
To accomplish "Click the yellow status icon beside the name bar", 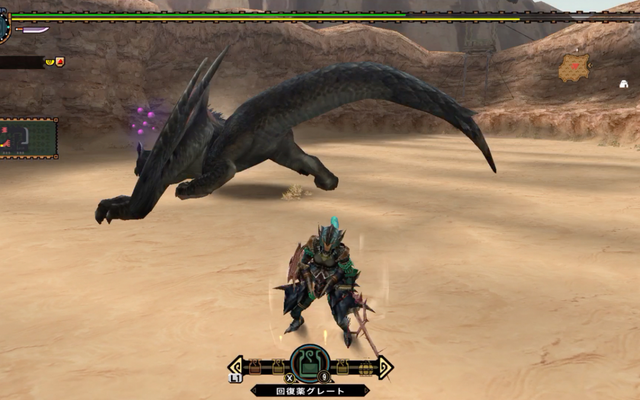I will 49,62.
